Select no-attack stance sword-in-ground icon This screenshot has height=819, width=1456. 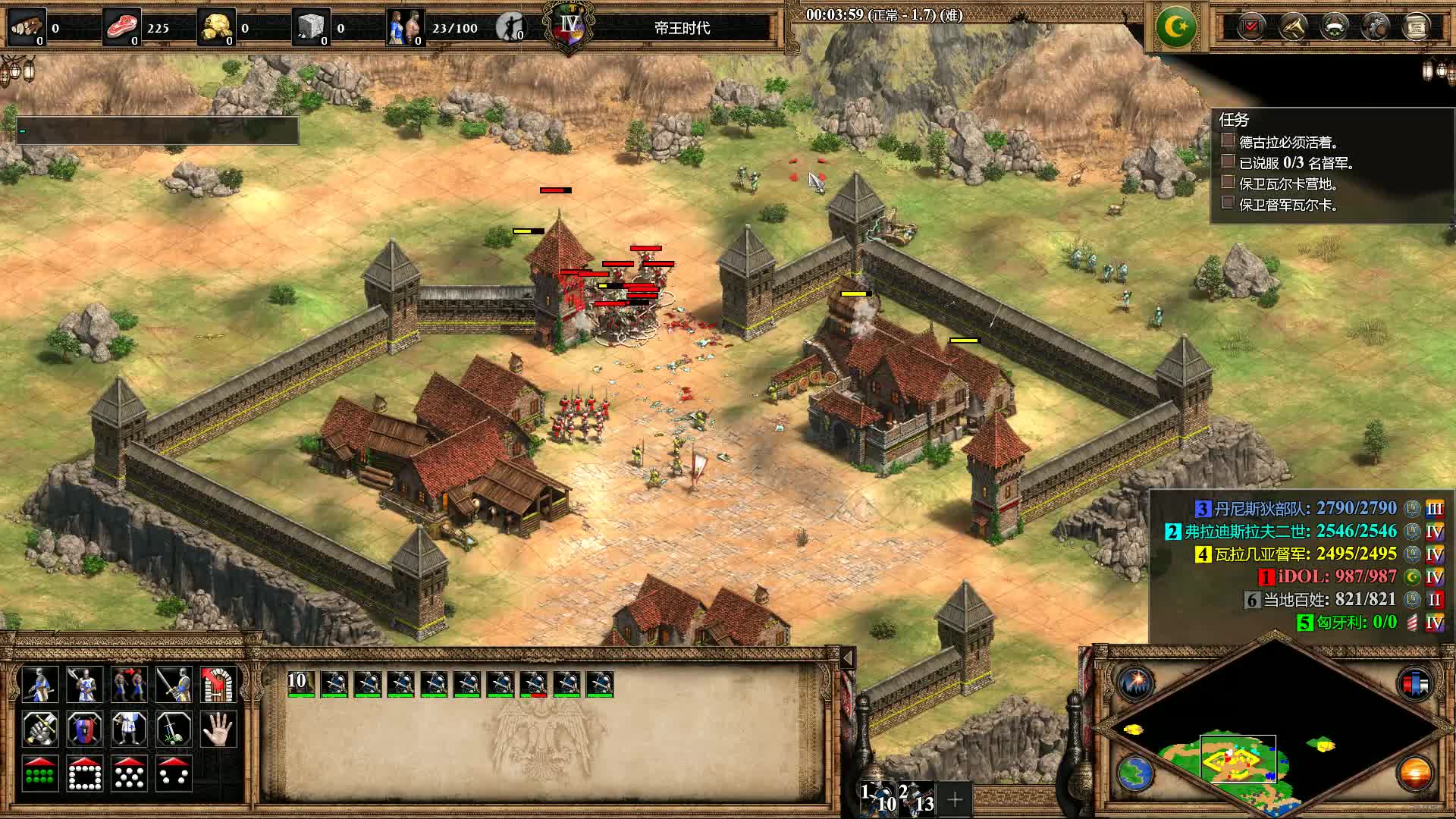point(174,730)
